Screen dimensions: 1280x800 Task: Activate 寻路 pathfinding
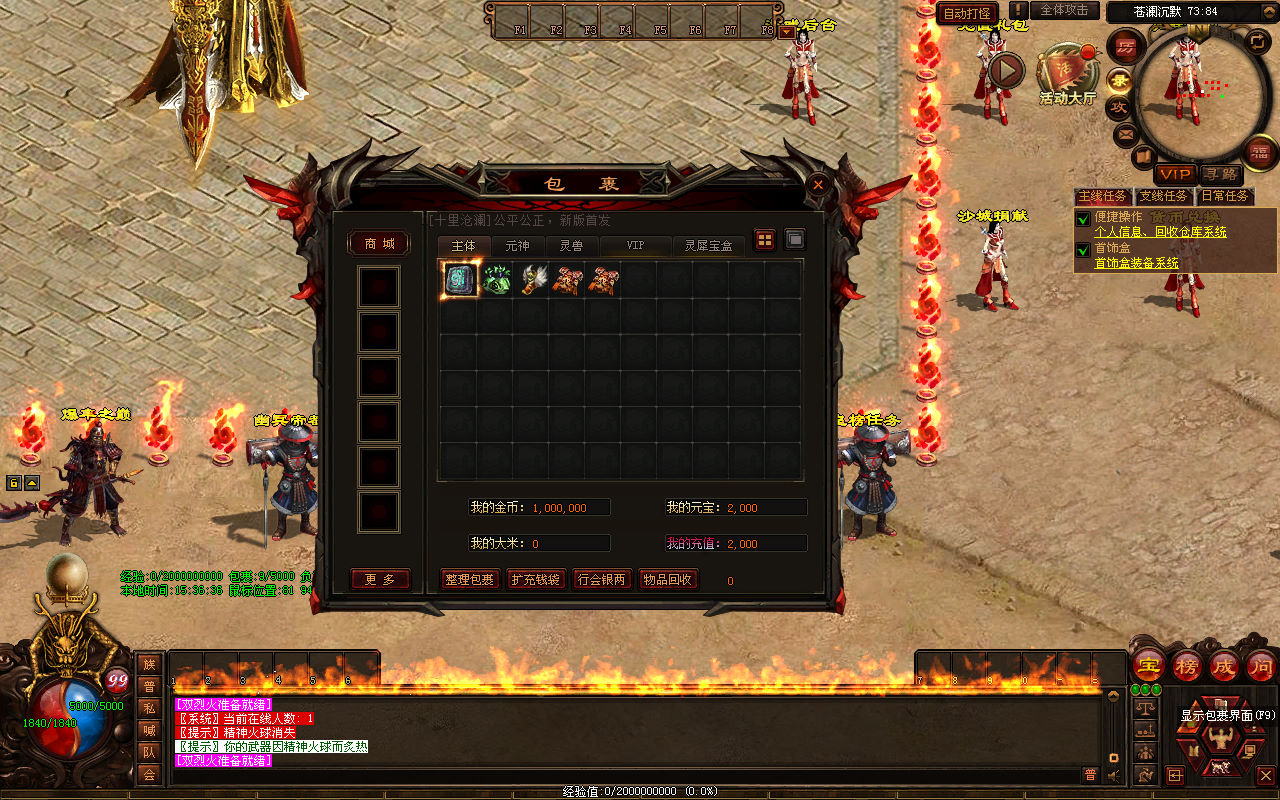1219,174
